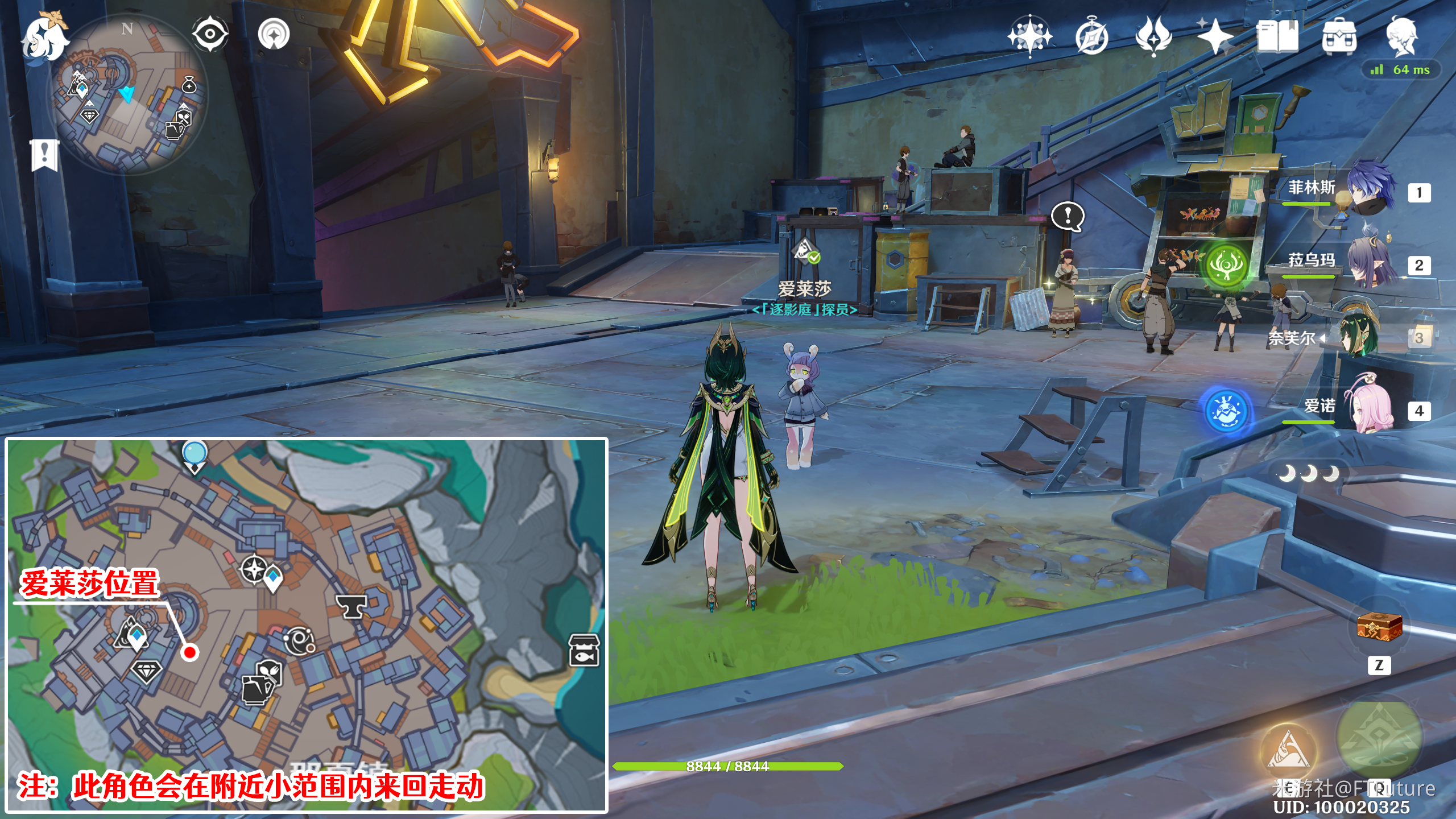The height and width of the screenshot is (819, 1456).
Task: Activate the elemental skill button
Action: (1288, 751)
